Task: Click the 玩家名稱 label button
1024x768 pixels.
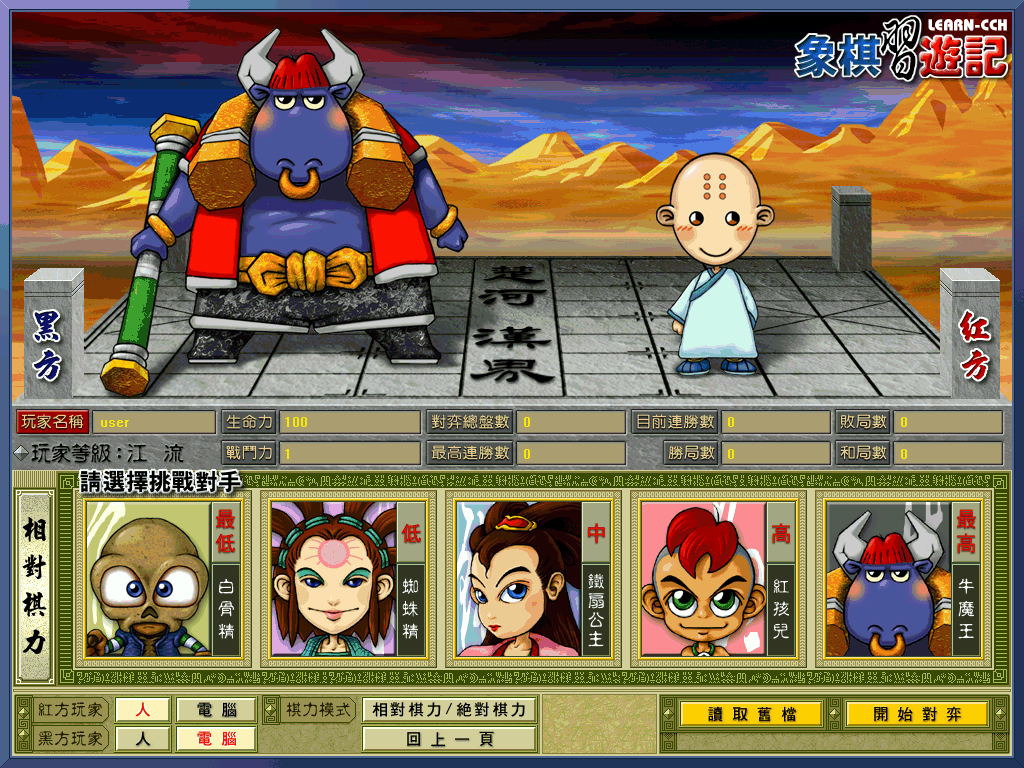Action: (53, 422)
